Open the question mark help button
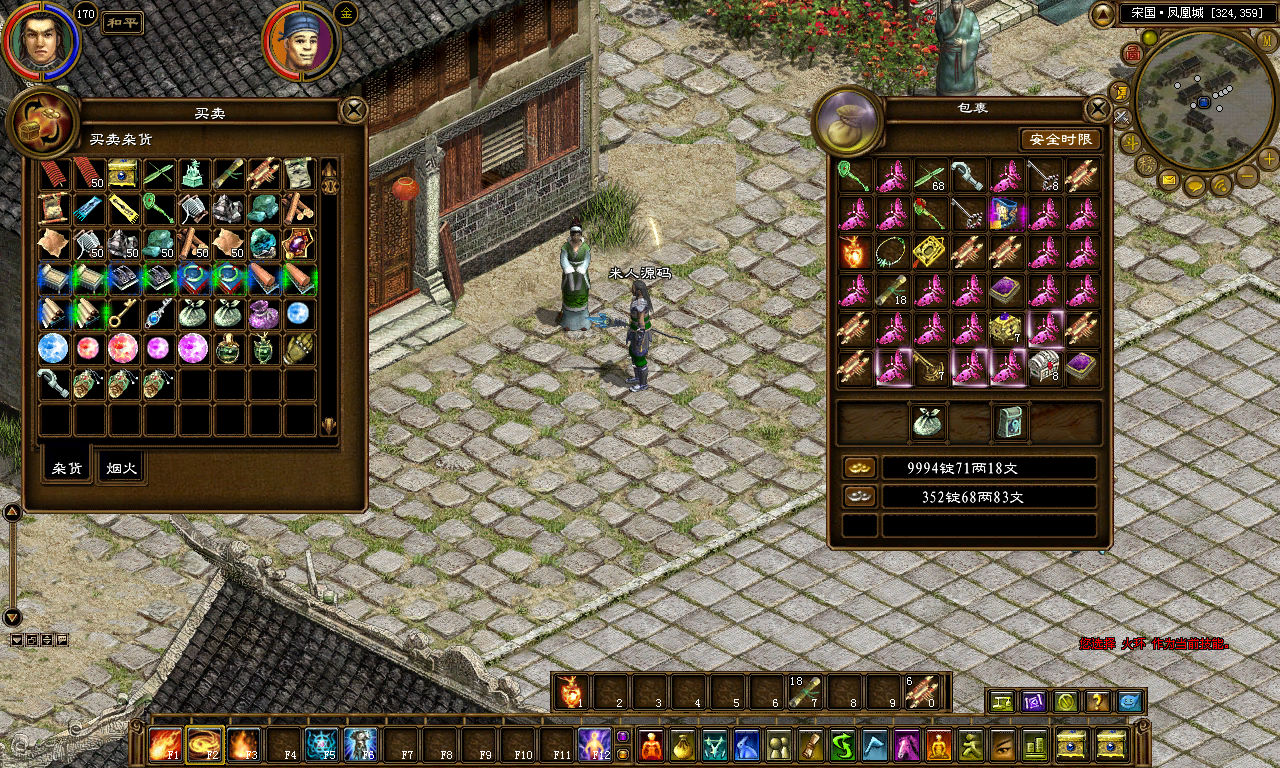The width and height of the screenshot is (1280, 768). 1097,702
